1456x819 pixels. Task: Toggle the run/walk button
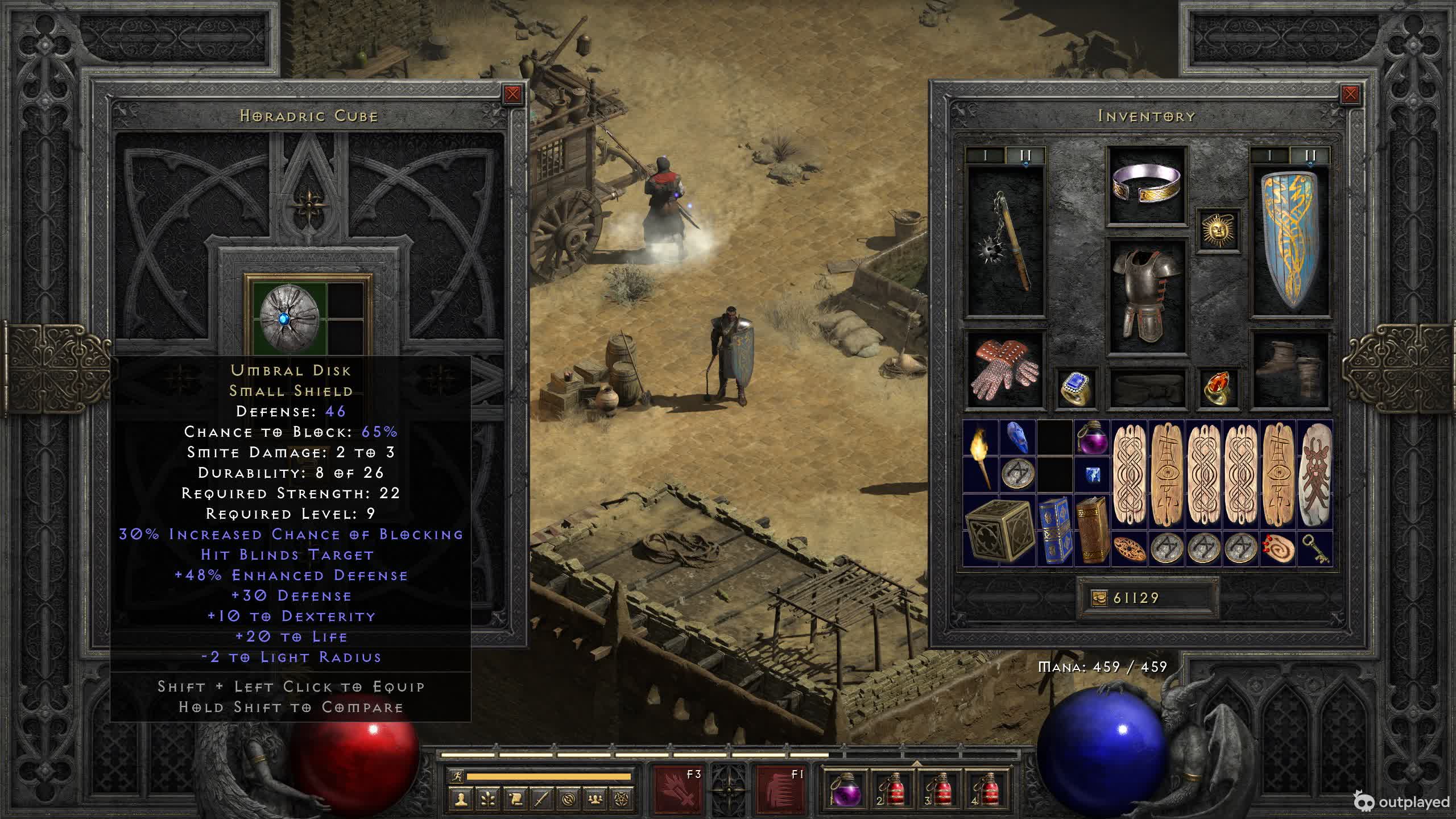pos(457,776)
